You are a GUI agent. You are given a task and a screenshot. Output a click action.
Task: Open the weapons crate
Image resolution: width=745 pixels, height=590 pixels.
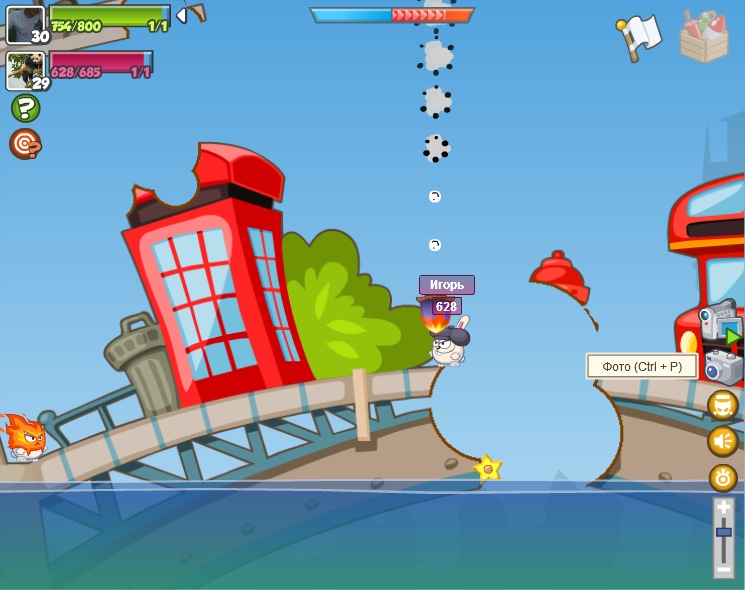(x=704, y=37)
